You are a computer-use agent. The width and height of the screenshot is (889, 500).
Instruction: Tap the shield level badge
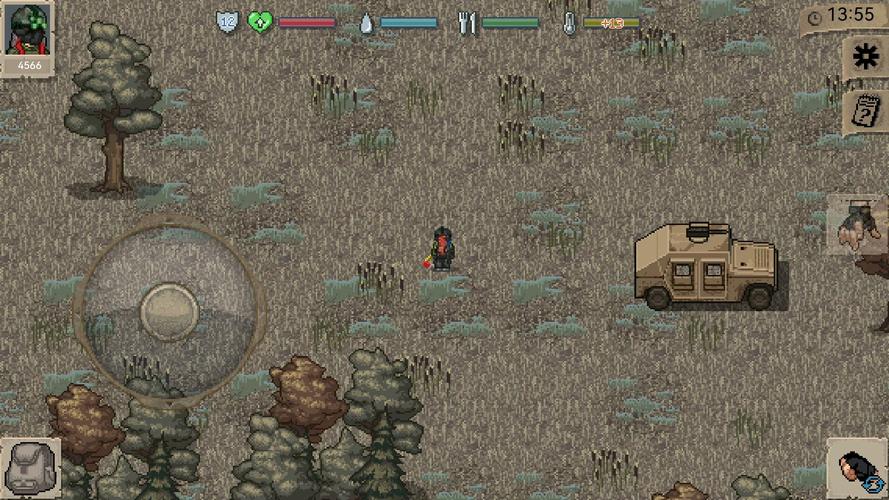coord(228,22)
